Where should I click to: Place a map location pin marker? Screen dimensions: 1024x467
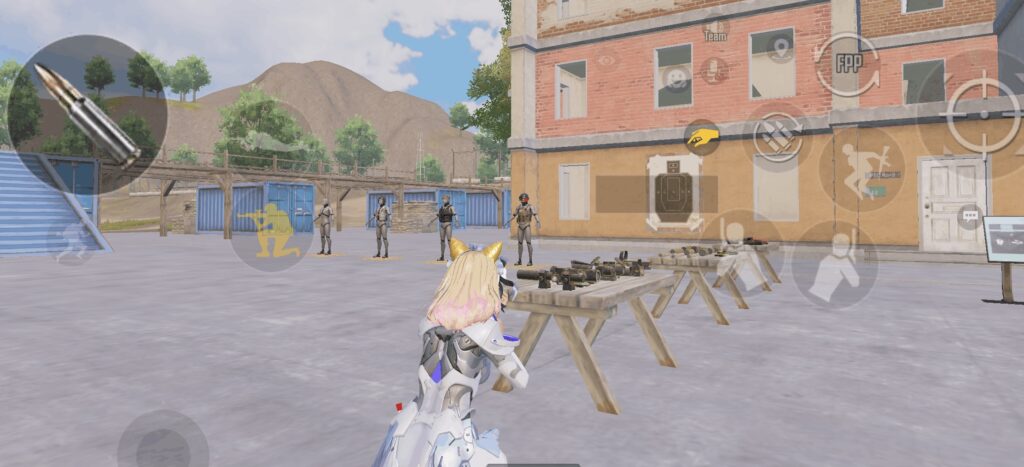(781, 47)
